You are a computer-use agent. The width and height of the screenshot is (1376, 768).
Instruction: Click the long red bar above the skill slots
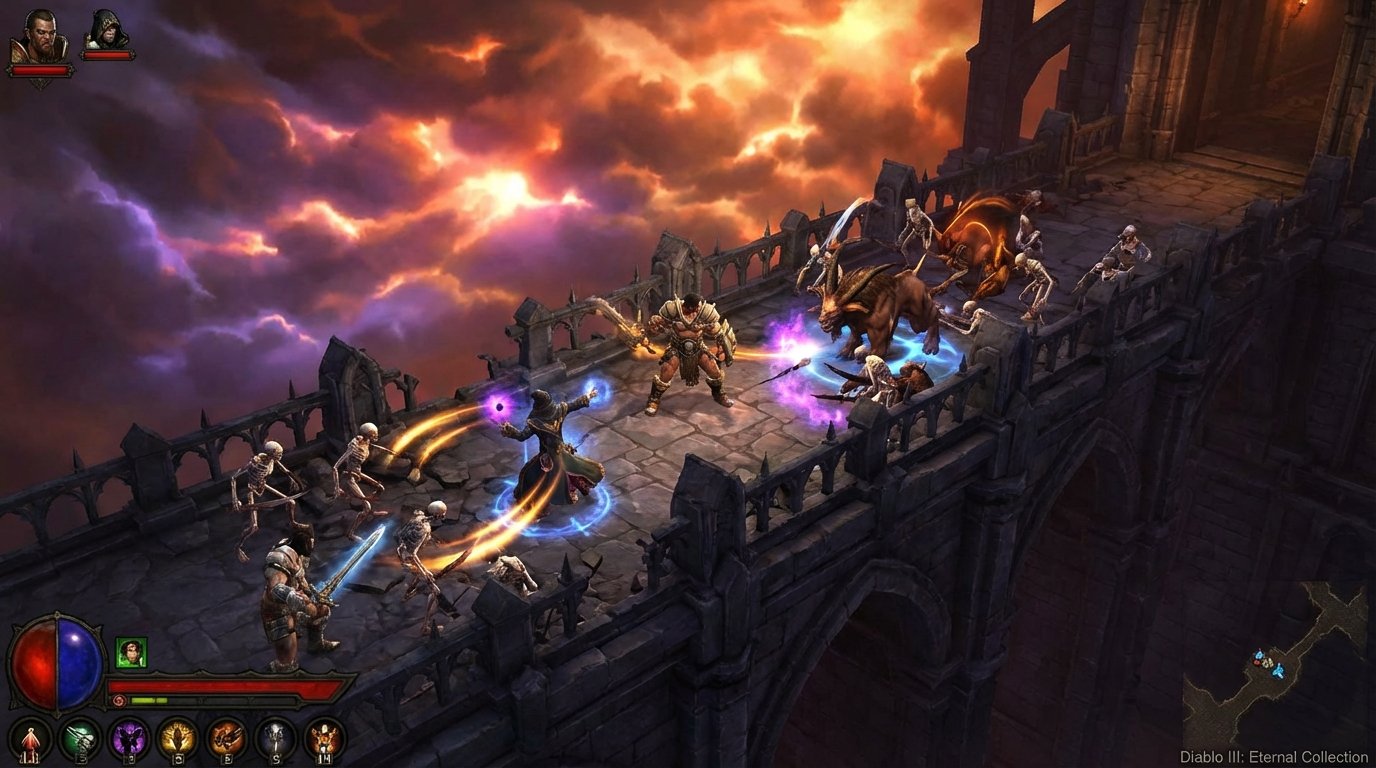[x=224, y=685]
